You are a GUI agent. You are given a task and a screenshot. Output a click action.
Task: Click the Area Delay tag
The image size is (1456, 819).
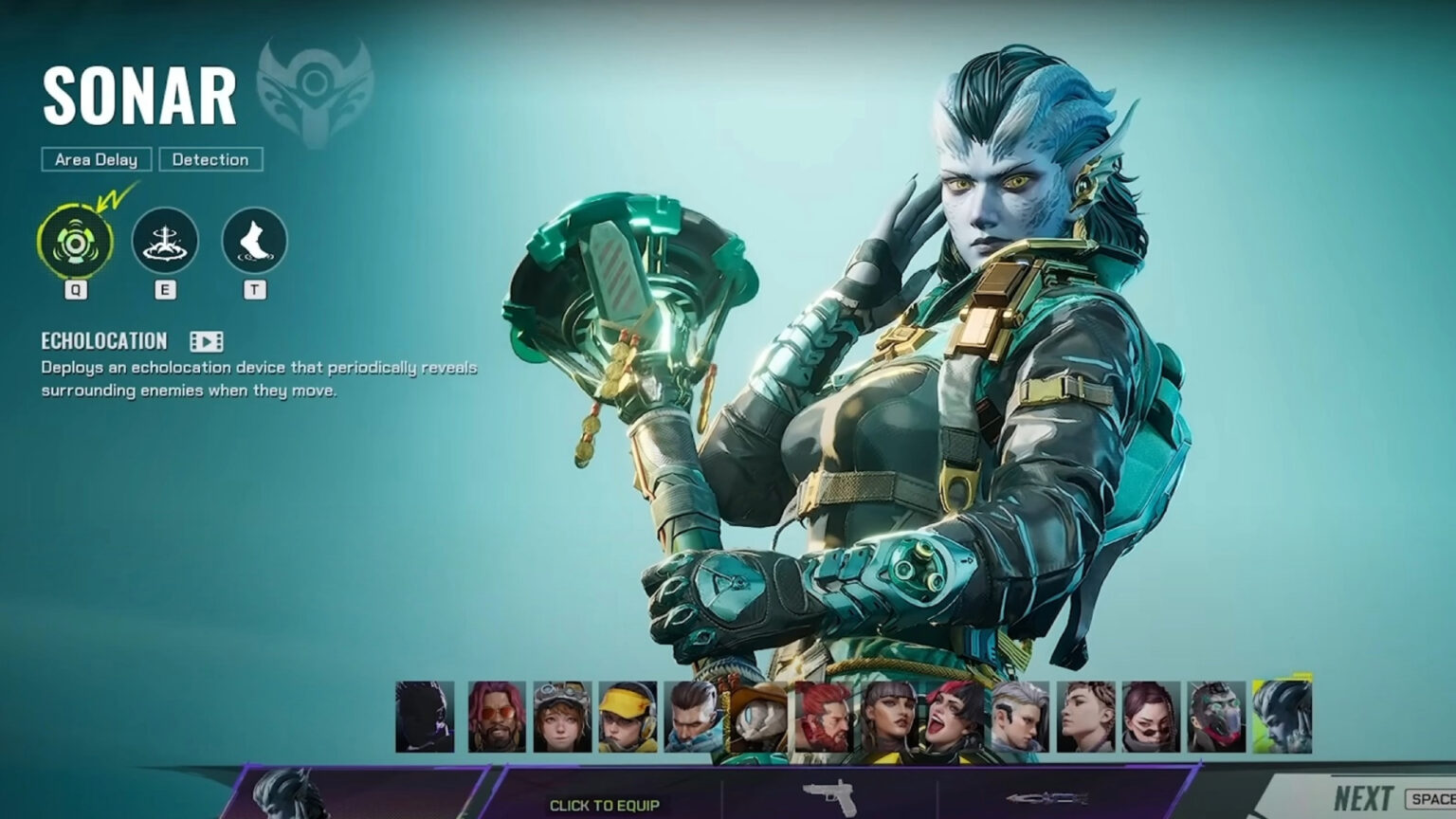coord(95,159)
